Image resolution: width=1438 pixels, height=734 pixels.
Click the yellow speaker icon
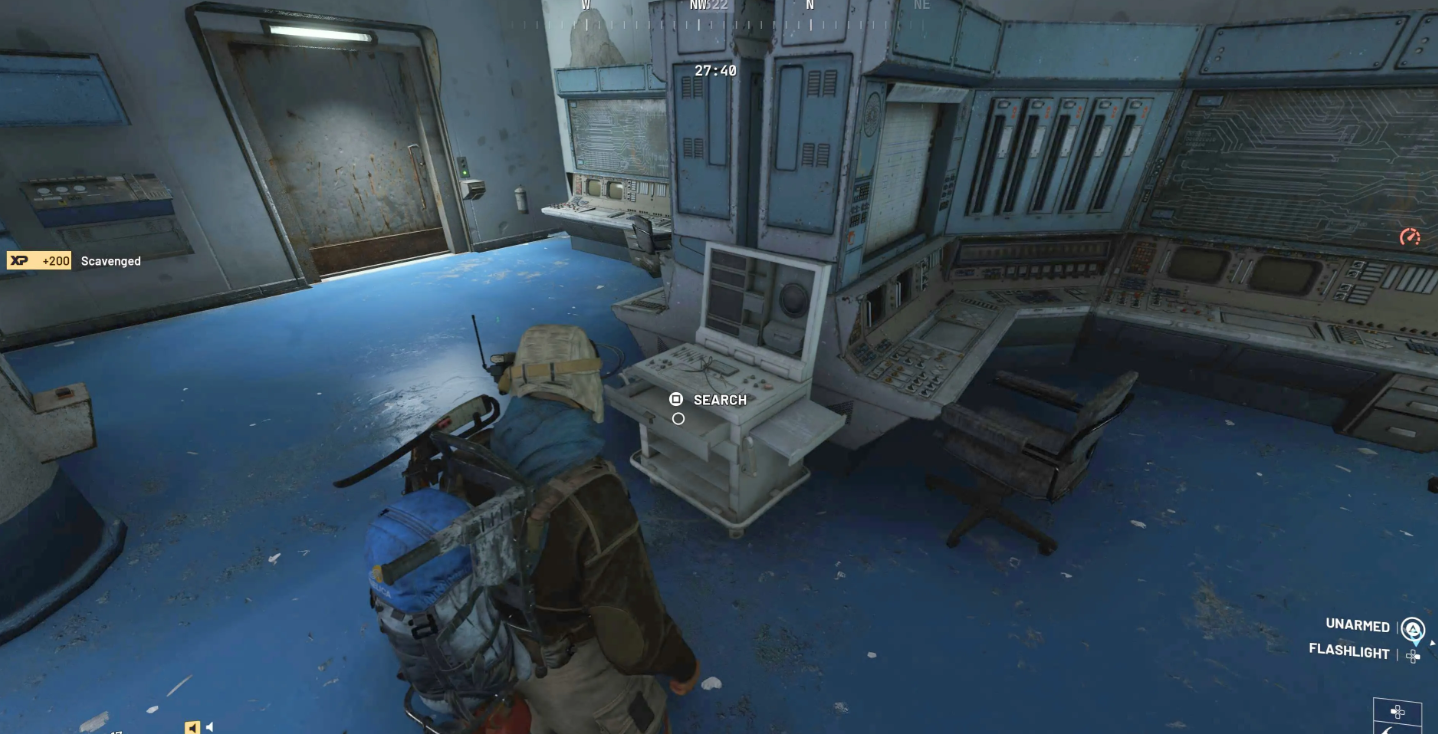[193, 727]
